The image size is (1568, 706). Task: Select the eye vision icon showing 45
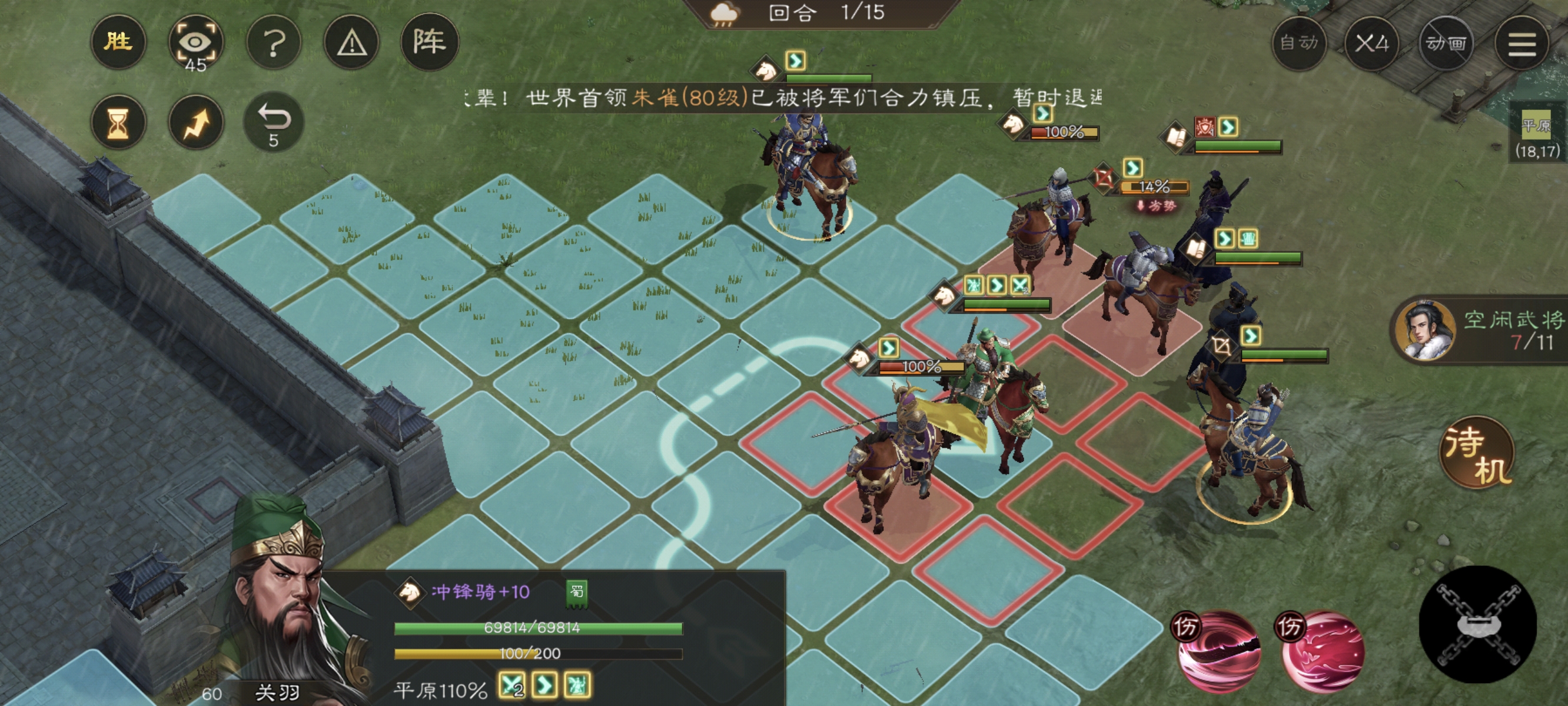[196, 41]
